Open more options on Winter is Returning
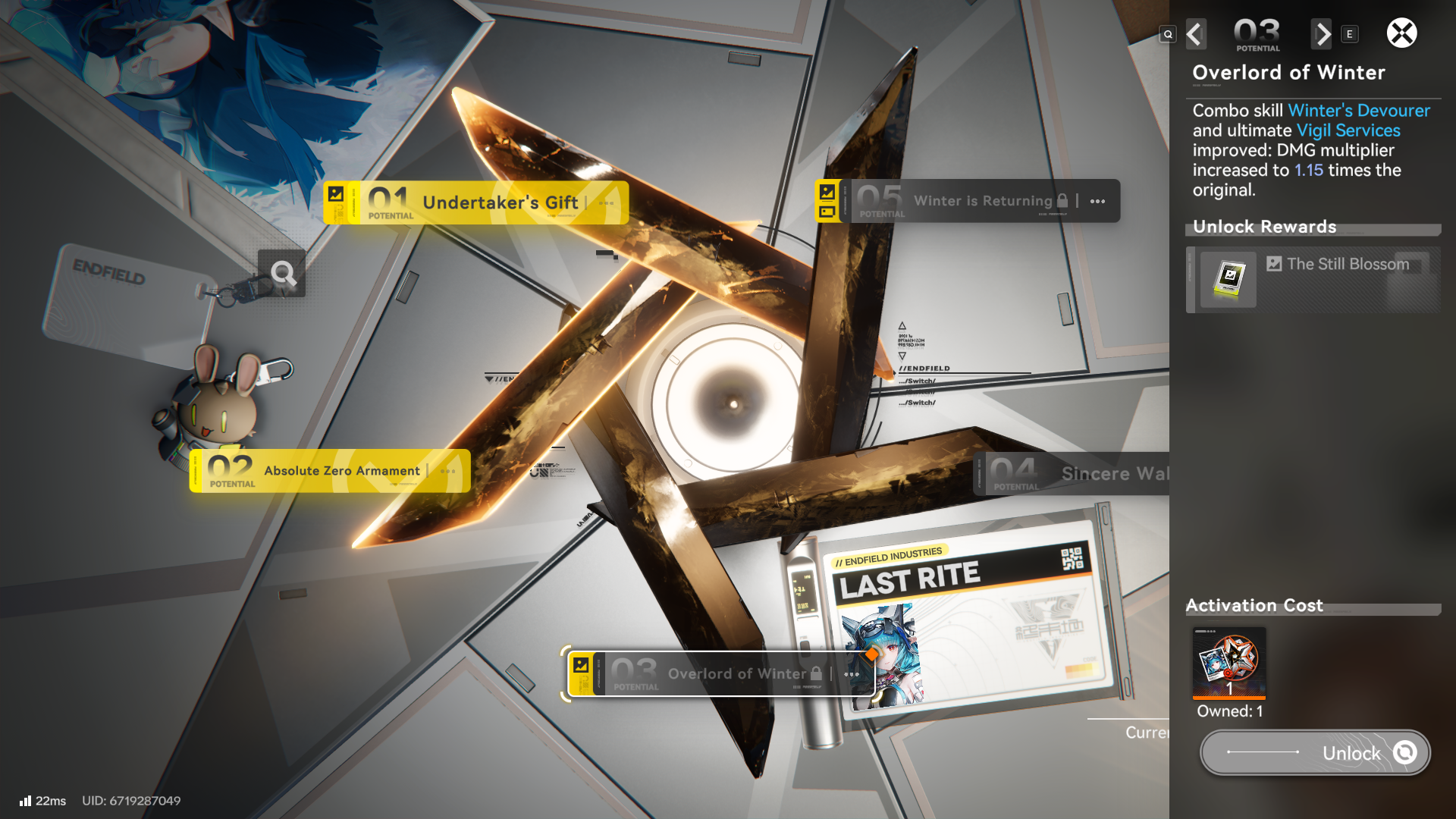The width and height of the screenshot is (1456, 819). click(1097, 202)
